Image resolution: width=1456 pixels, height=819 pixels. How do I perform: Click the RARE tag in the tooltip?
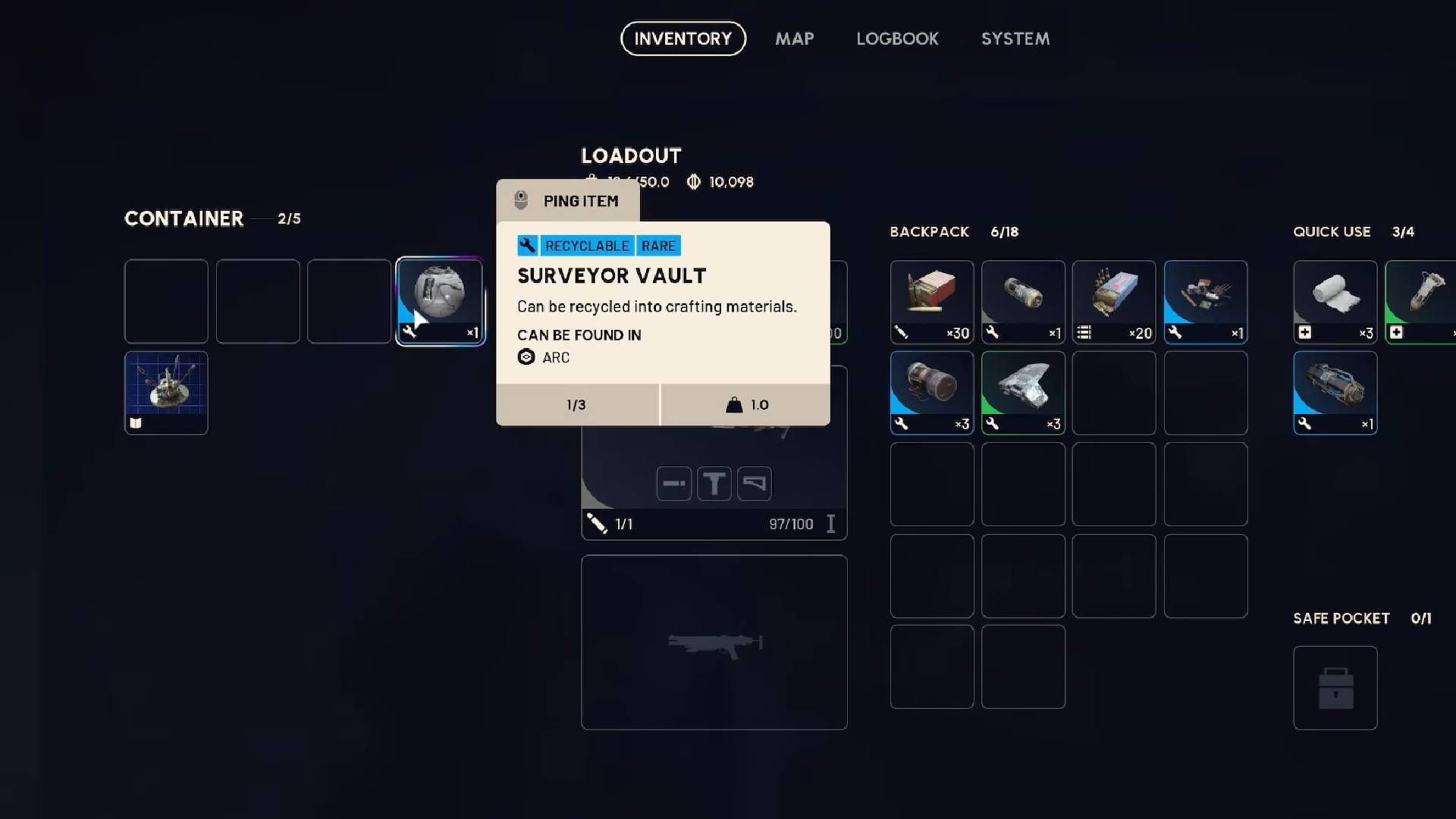[658, 245]
